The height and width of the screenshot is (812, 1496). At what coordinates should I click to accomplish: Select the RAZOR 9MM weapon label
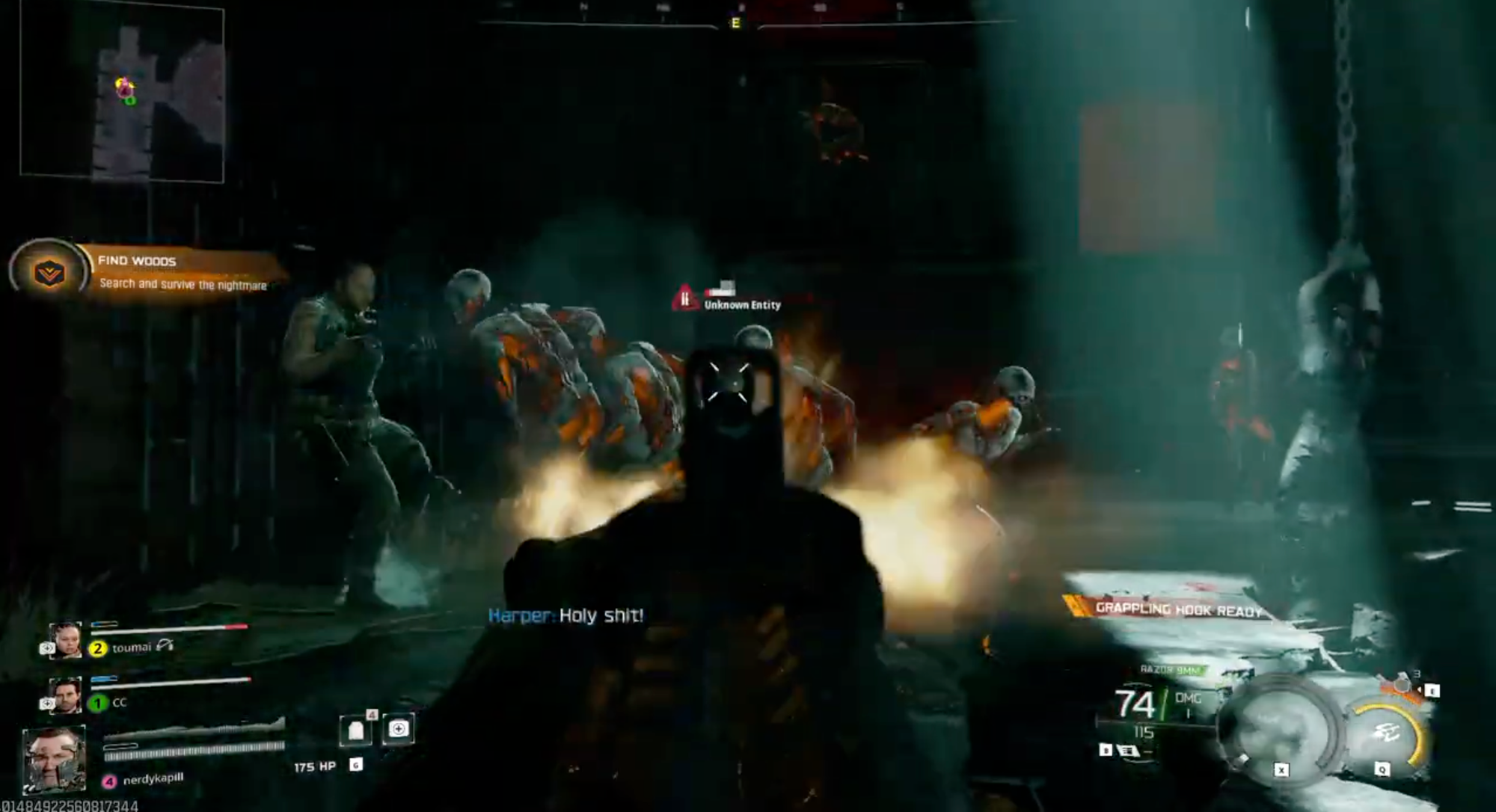tap(1169, 668)
